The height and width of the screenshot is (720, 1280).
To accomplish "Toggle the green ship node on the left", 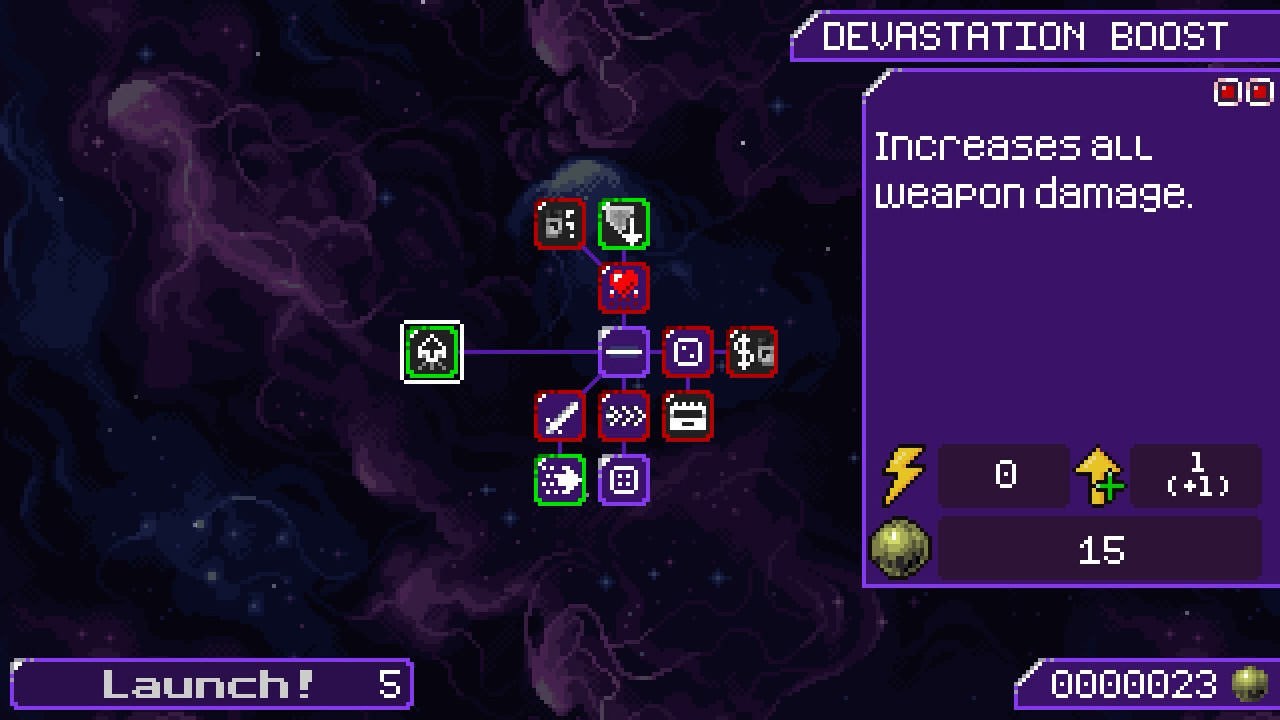I will (x=432, y=351).
